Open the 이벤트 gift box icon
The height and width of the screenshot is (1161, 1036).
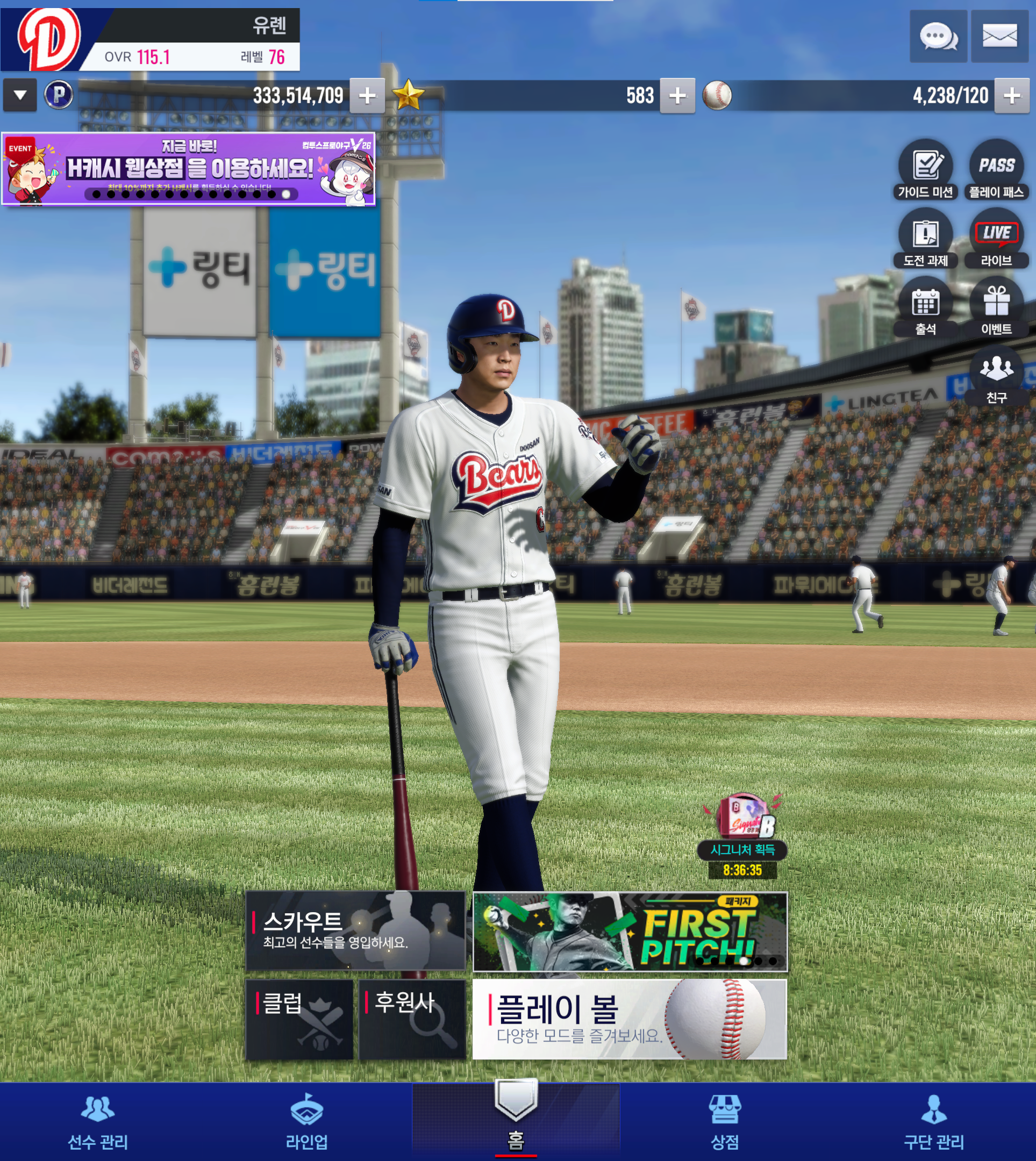click(996, 307)
